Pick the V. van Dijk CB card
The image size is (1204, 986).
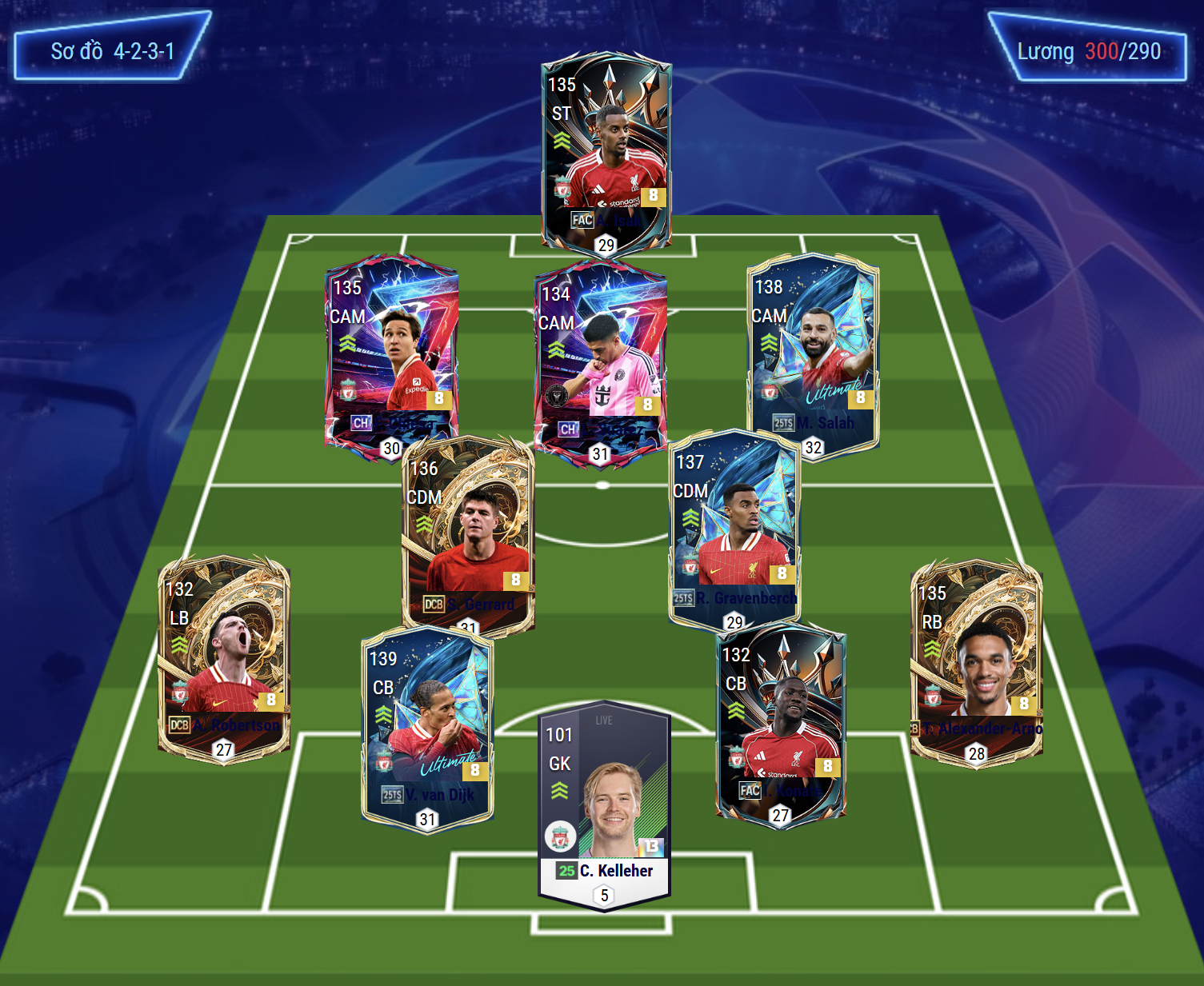click(x=427, y=728)
